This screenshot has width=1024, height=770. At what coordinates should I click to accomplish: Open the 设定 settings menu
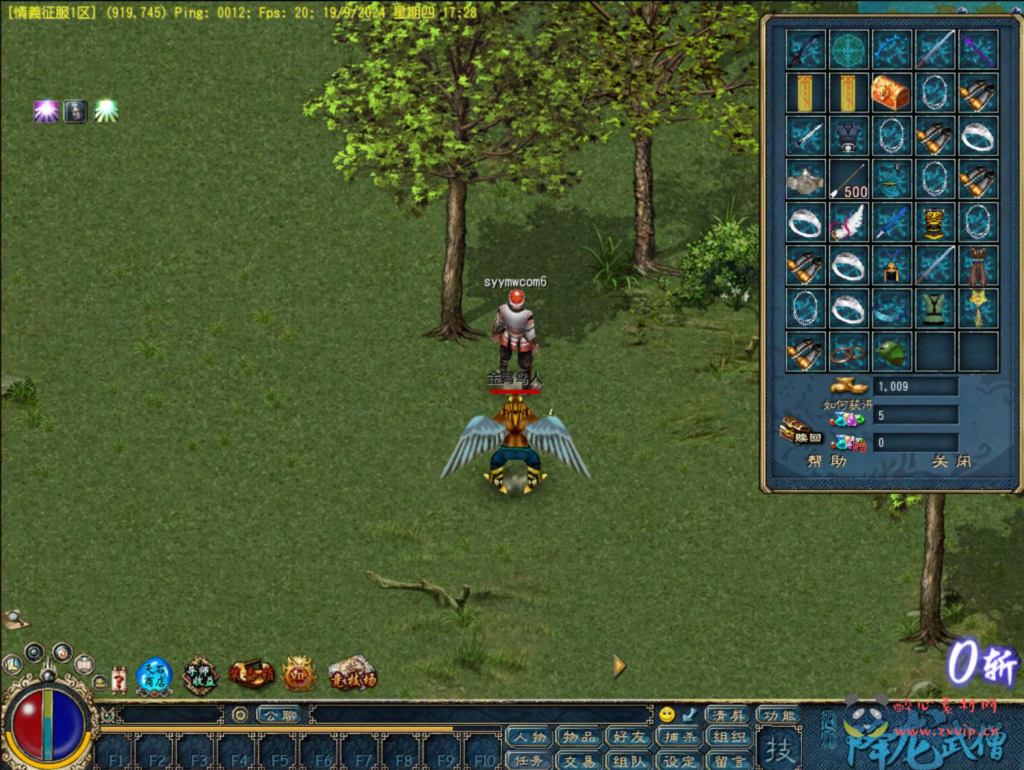point(680,761)
